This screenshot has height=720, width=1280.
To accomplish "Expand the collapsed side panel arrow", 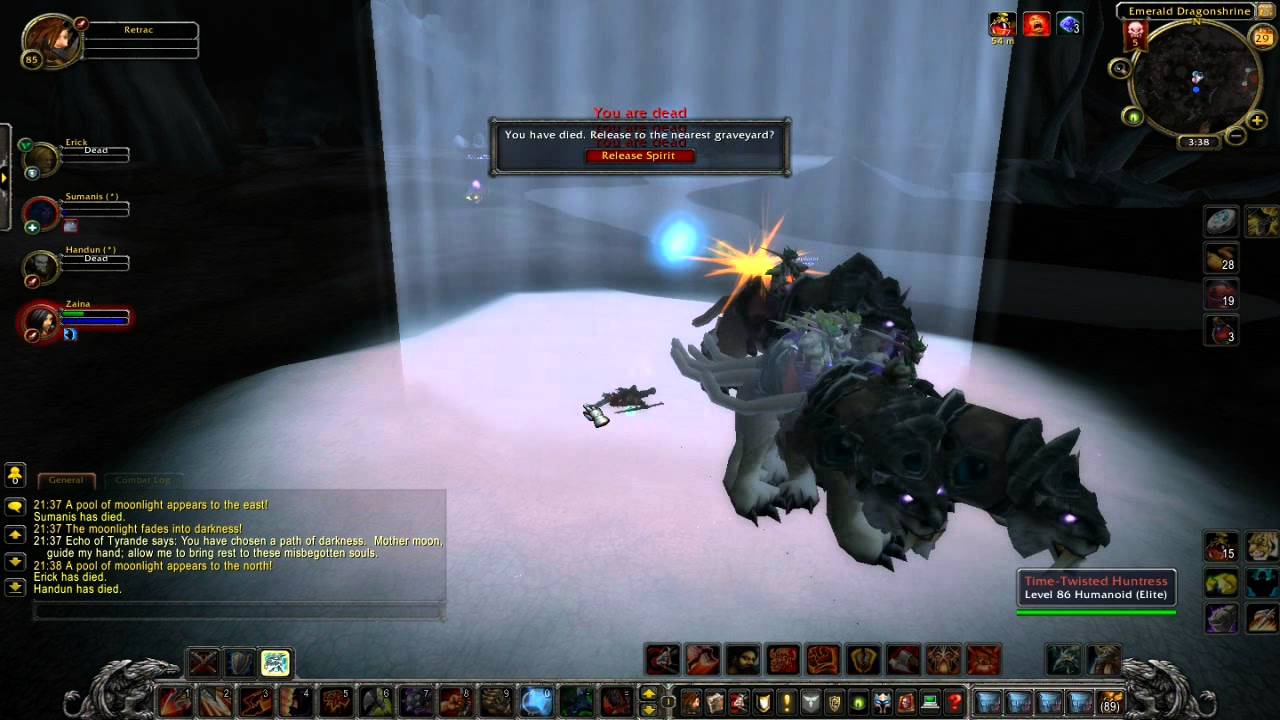I will pos(4,178).
